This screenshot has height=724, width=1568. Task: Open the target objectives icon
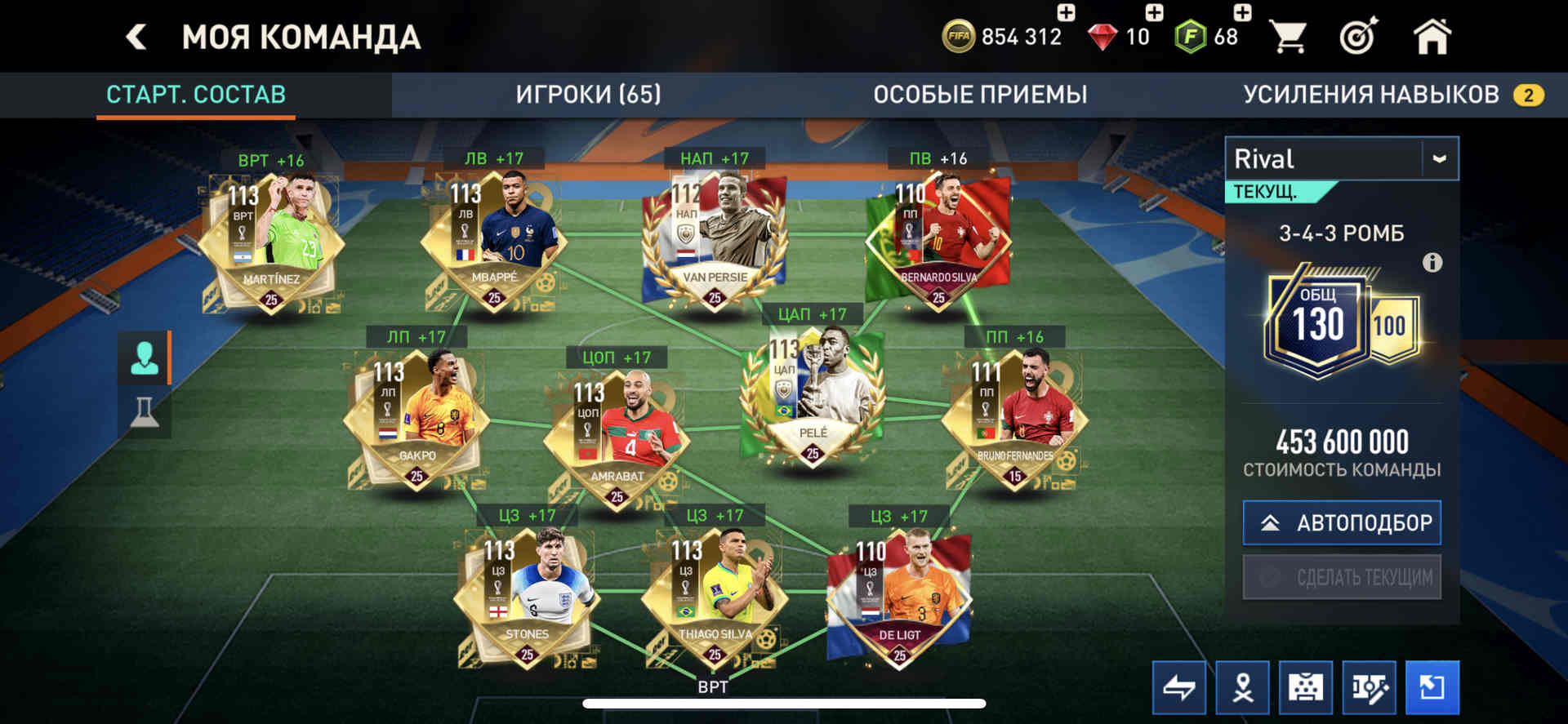click(1358, 37)
